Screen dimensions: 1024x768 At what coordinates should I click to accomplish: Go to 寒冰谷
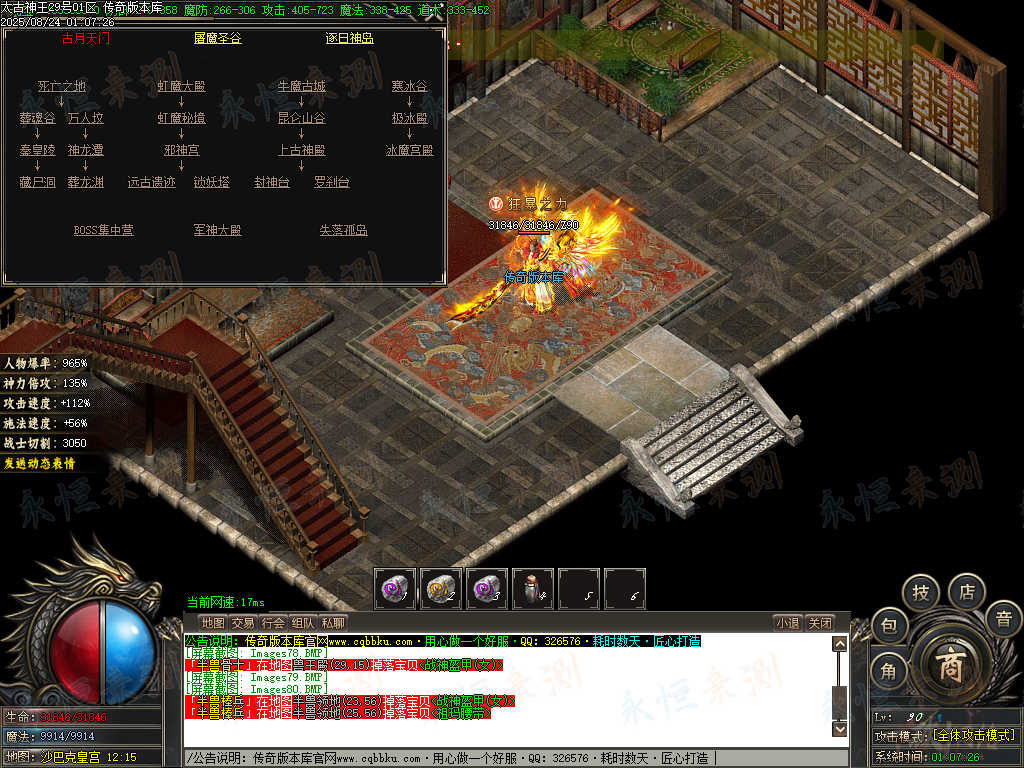point(409,86)
